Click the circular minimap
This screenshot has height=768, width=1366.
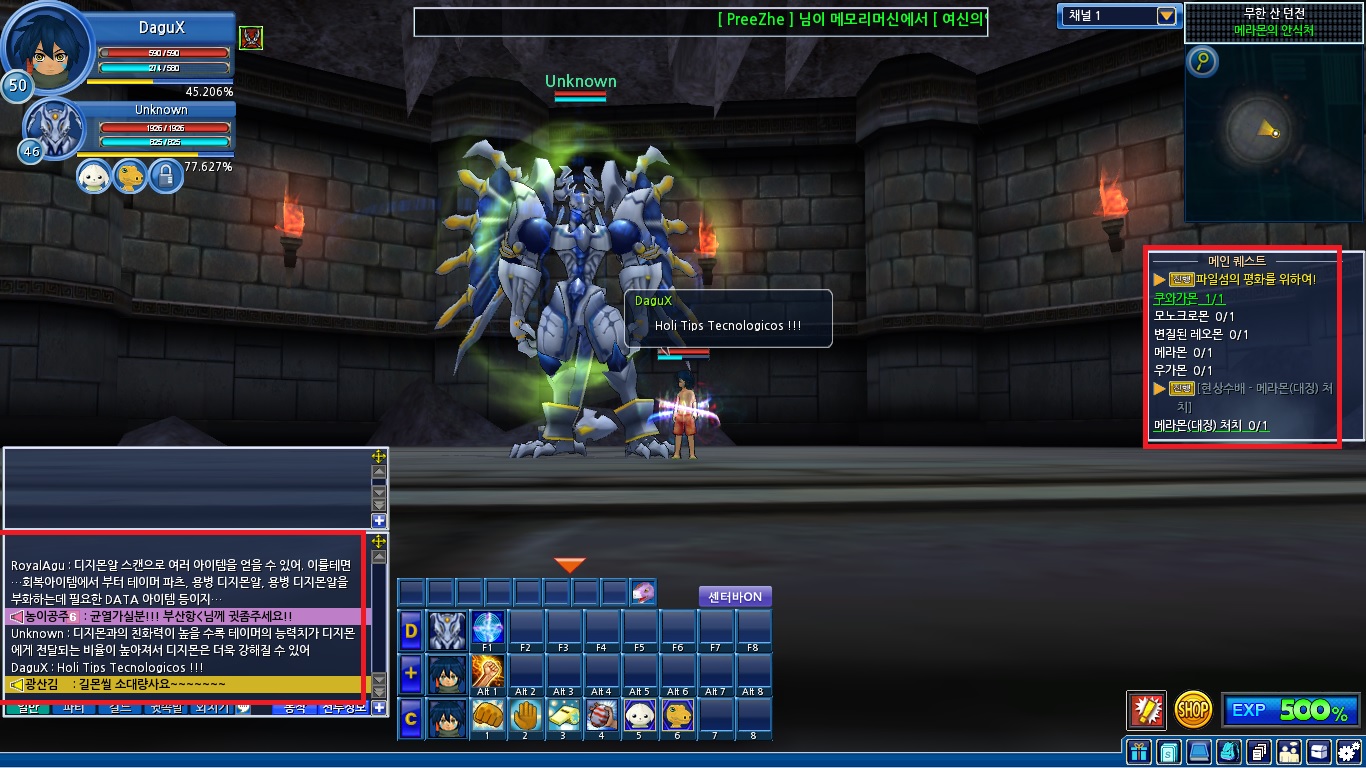pos(1262,131)
